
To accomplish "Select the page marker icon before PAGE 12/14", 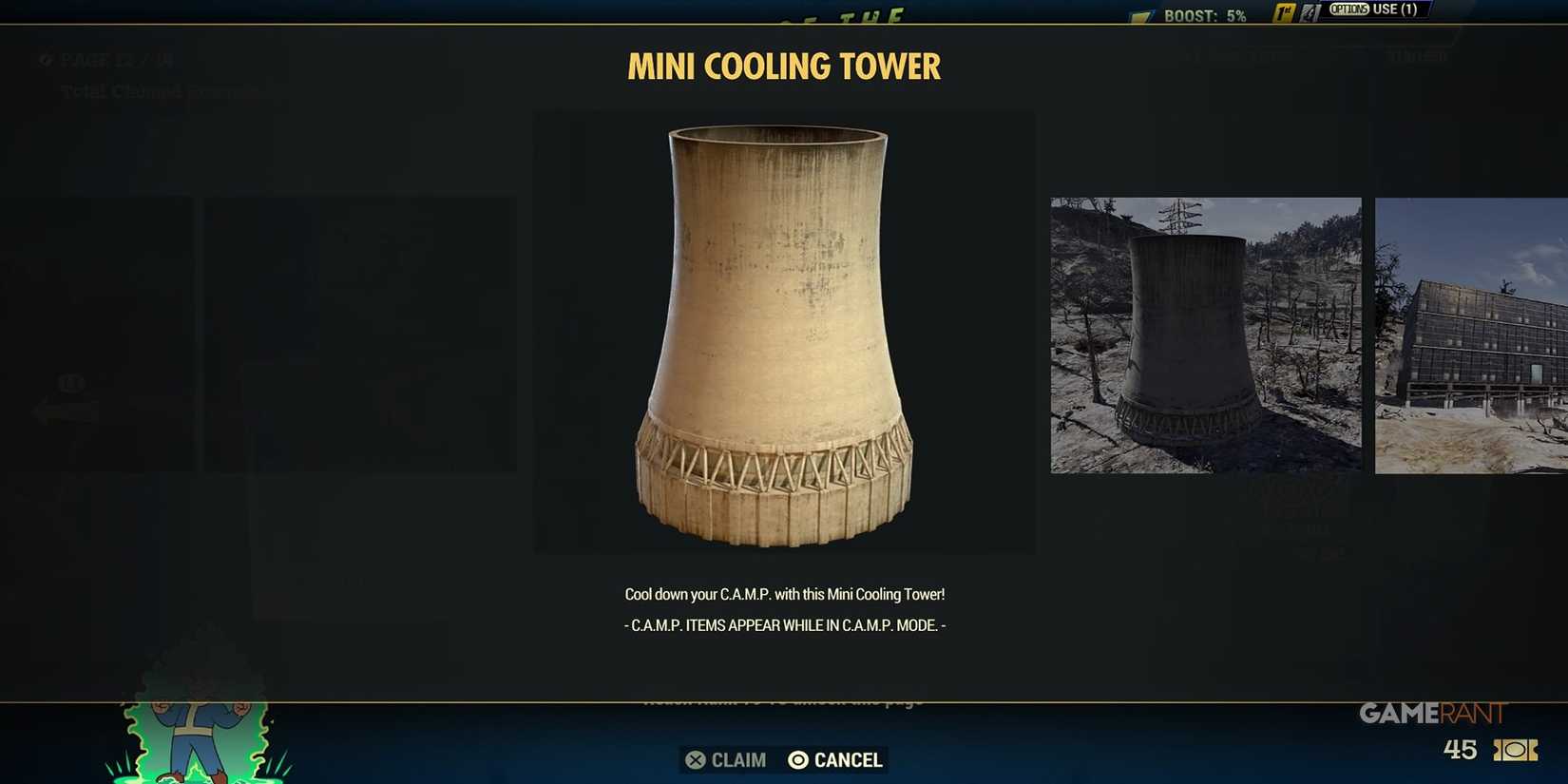I will [x=45, y=60].
